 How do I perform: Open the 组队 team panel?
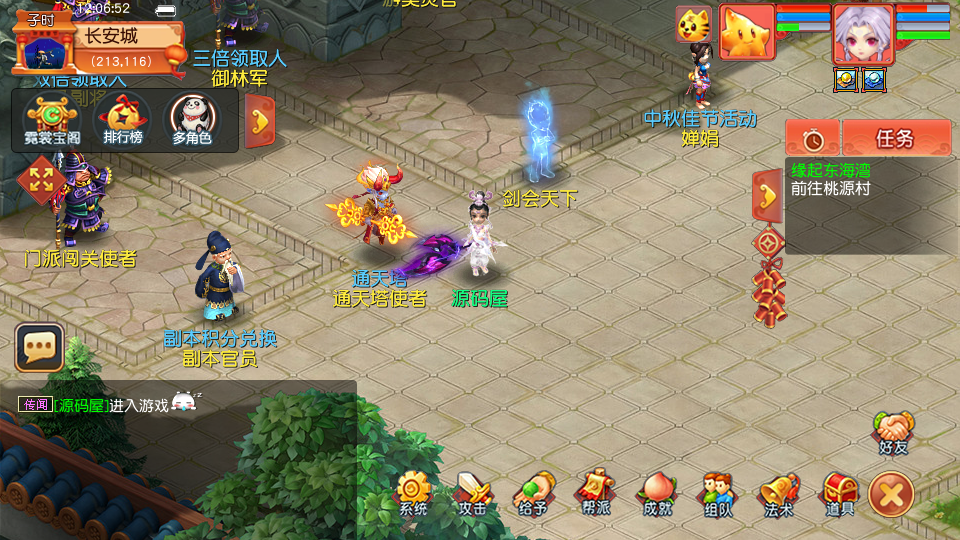point(717,492)
